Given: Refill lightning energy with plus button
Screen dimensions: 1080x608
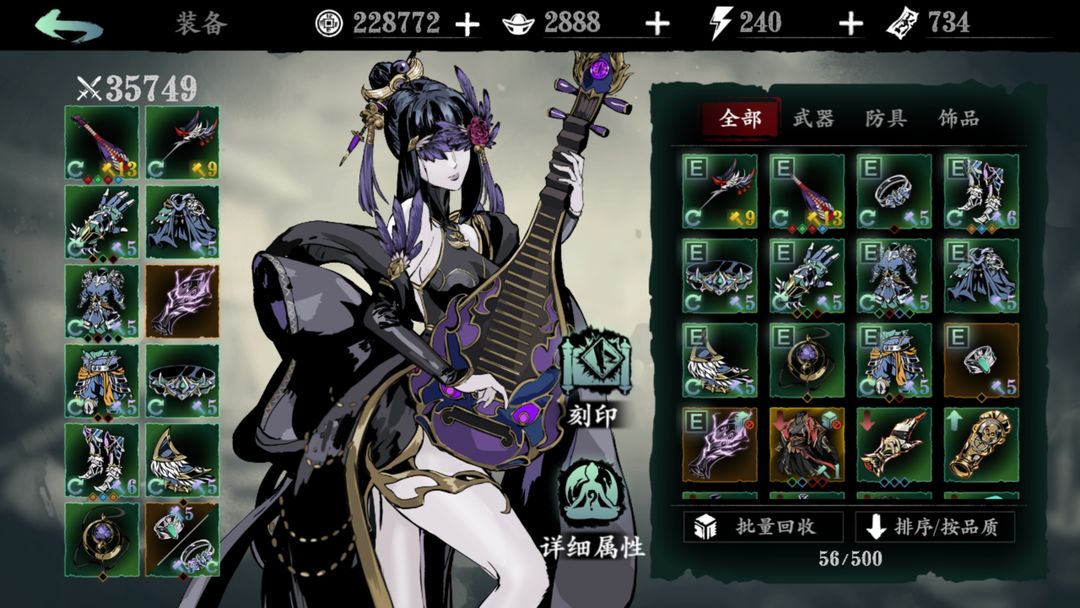Looking at the screenshot, I should pyautogui.click(x=849, y=24).
